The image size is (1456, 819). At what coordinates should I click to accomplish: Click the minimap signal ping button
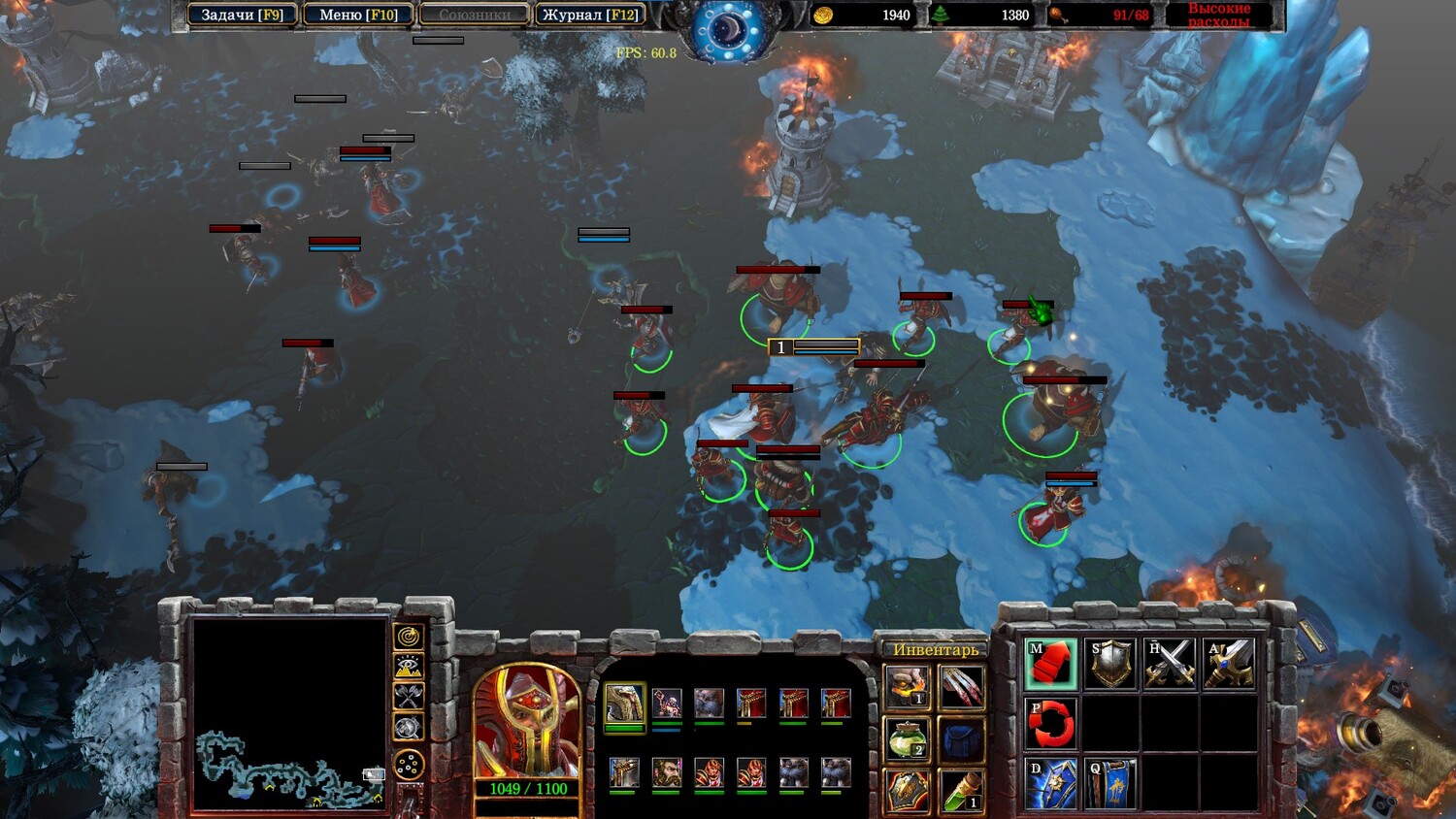[x=409, y=637]
